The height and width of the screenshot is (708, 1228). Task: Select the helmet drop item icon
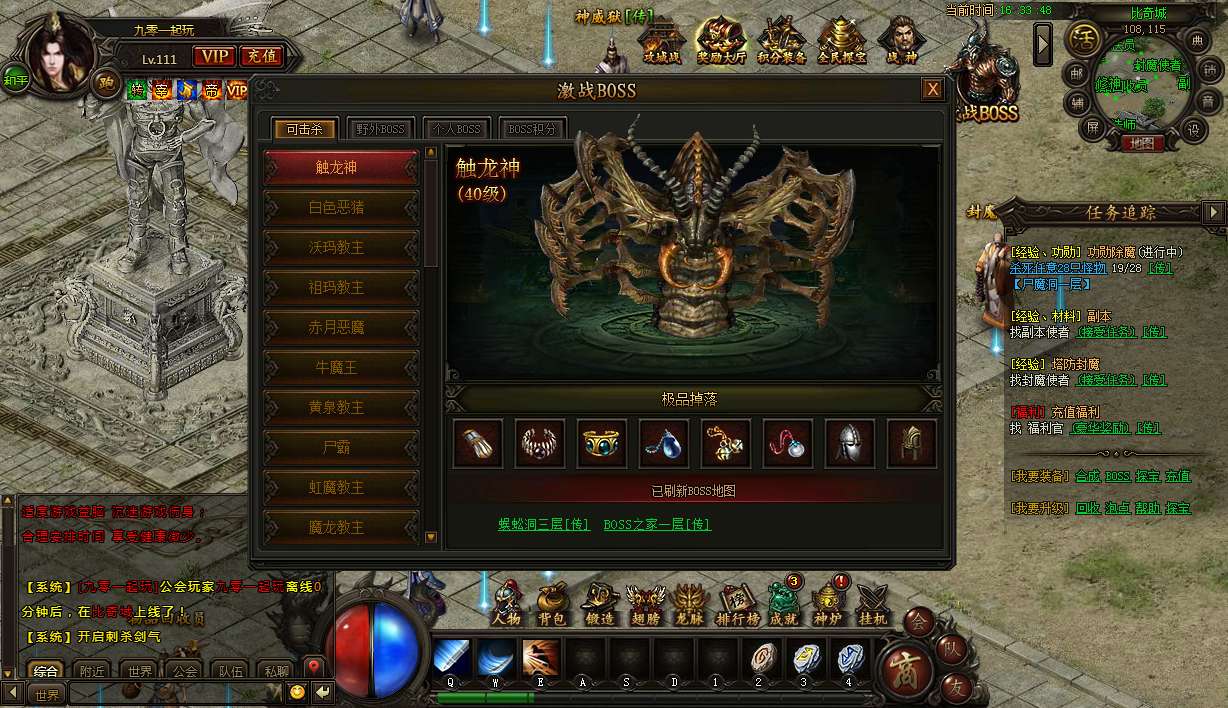tap(849, 443)
